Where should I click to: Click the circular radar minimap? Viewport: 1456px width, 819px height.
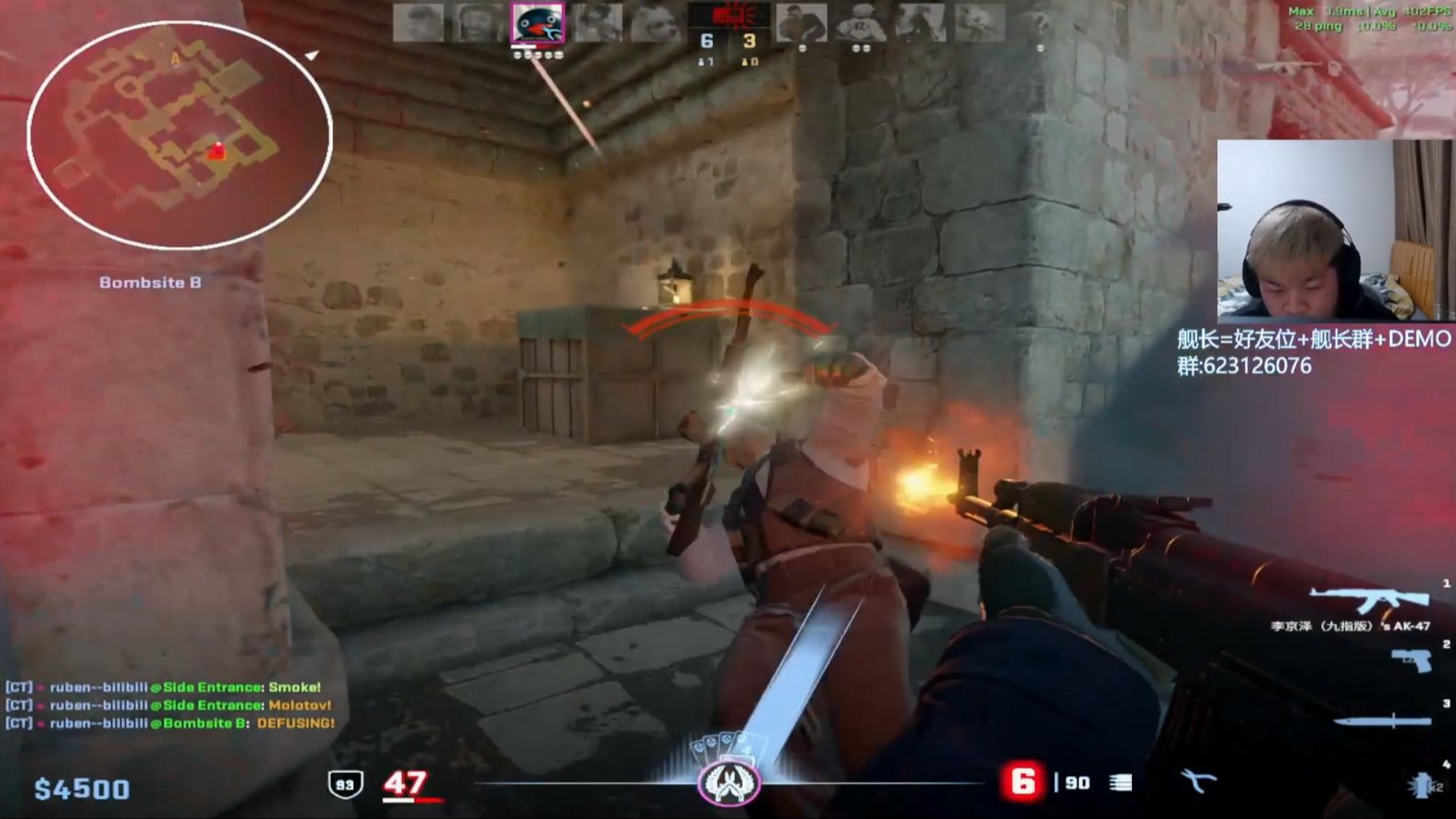(179, 136)
